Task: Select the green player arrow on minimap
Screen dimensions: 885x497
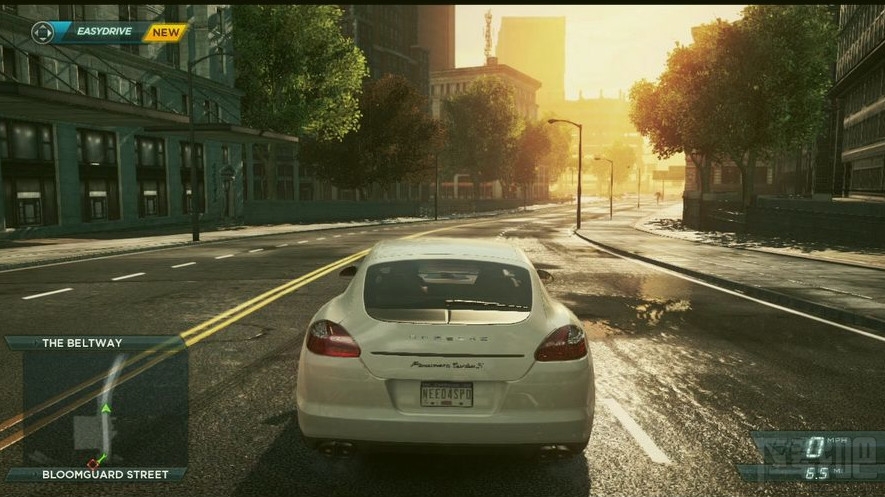Action: (105, 408)
